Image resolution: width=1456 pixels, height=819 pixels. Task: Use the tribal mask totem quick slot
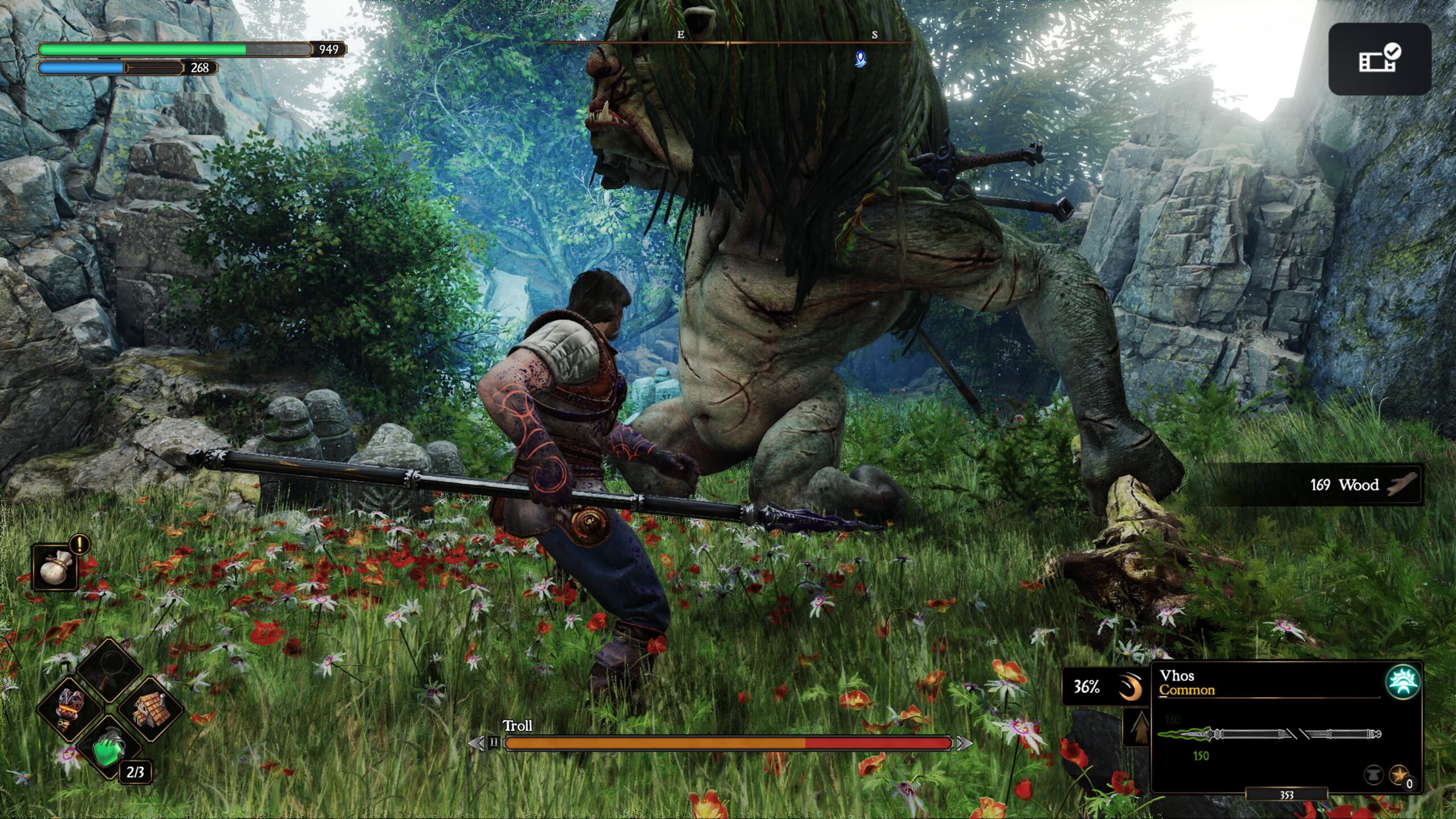click(71, 709)
